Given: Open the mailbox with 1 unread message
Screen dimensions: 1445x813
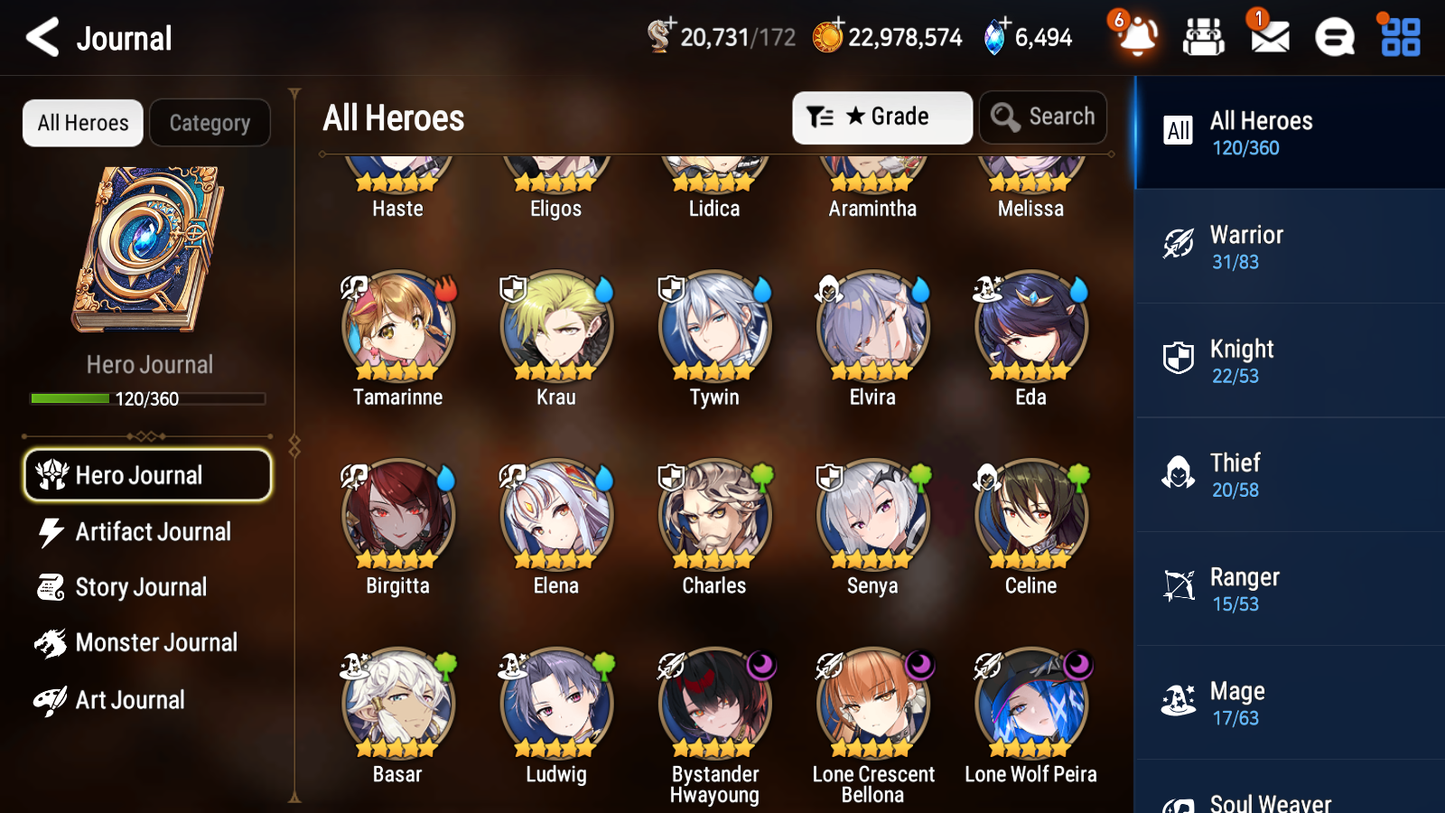Looking at the screenshot, I should 1268,37.
